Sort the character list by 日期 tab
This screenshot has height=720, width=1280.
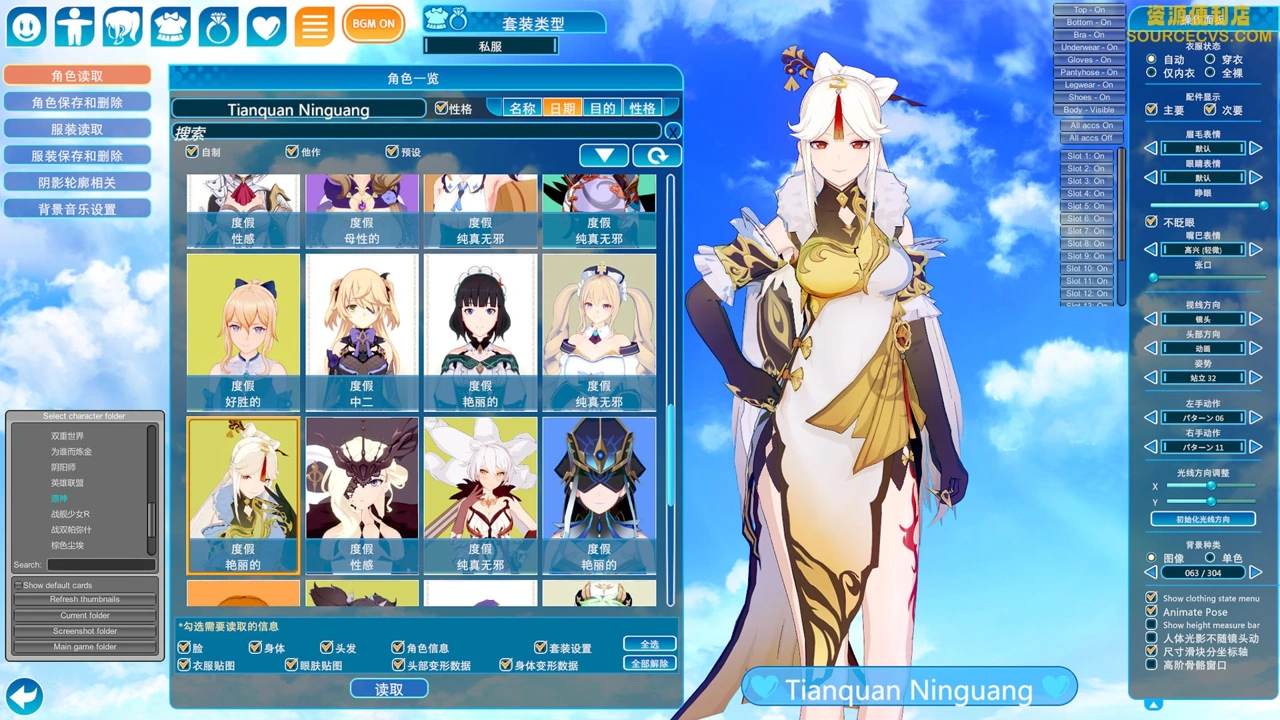click(x=562, y=108)
